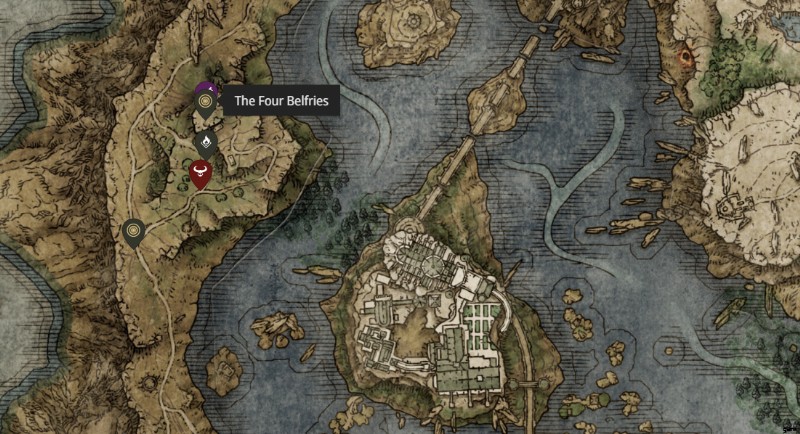Select the Four Belfries site of grace marker

(206, 102)
